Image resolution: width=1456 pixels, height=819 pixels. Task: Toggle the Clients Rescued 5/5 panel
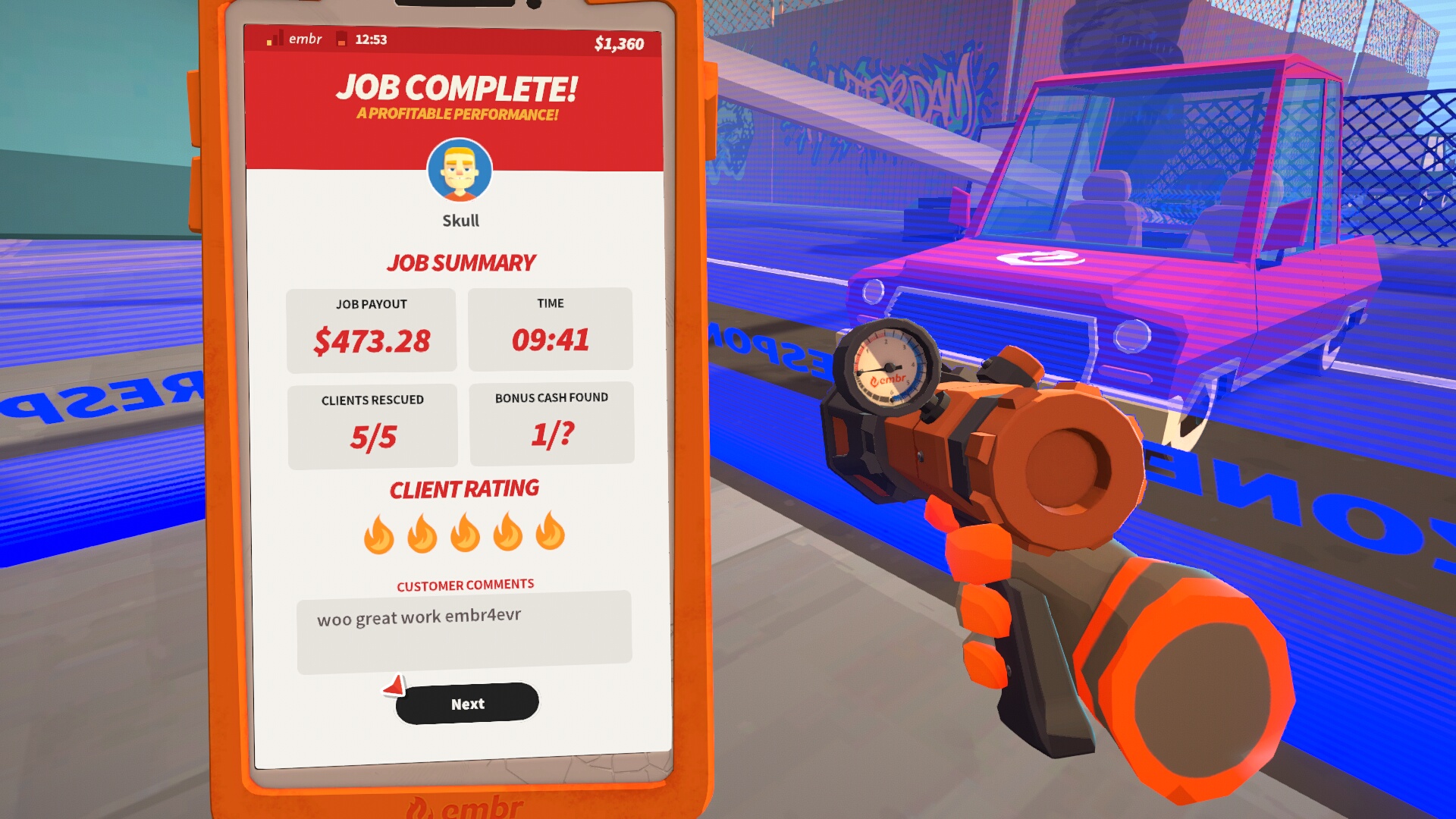coord(371,423)
